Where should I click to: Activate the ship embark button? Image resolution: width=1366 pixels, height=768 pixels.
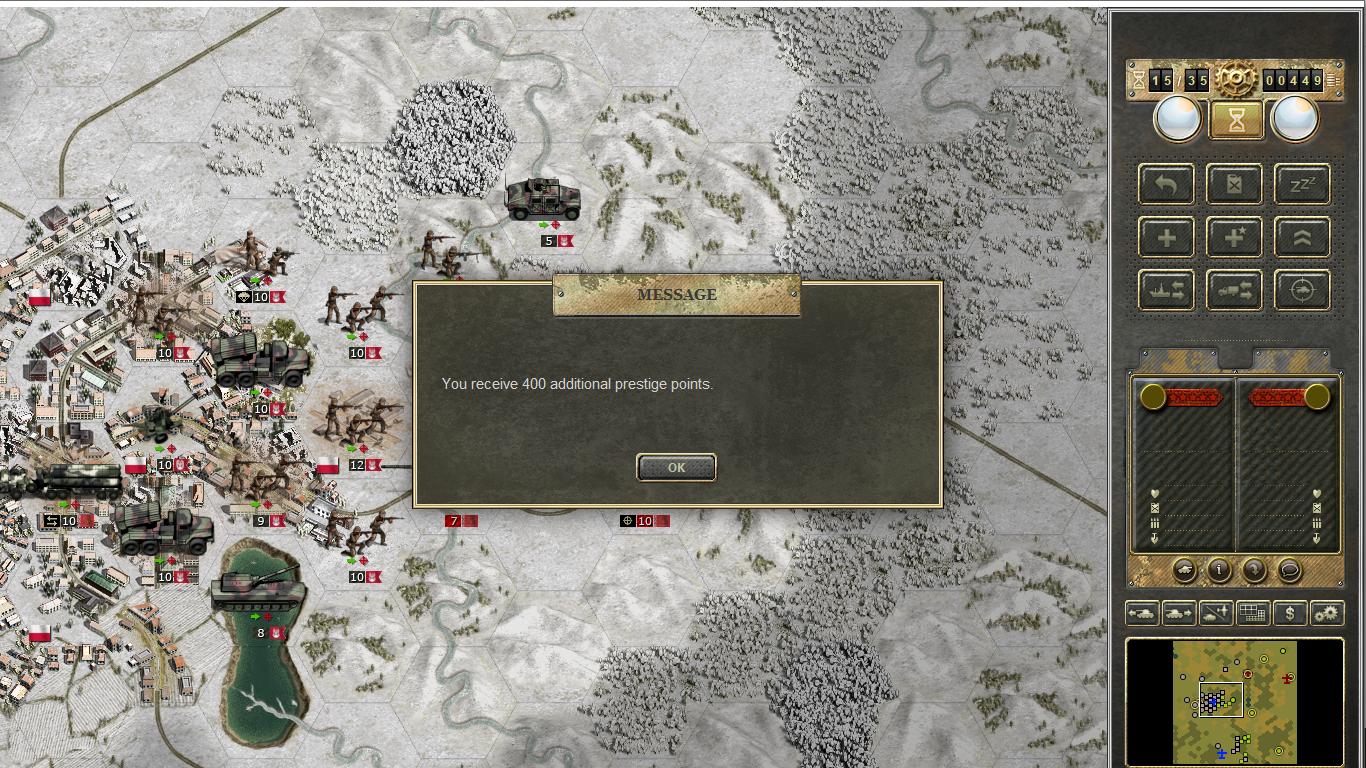1166,290
